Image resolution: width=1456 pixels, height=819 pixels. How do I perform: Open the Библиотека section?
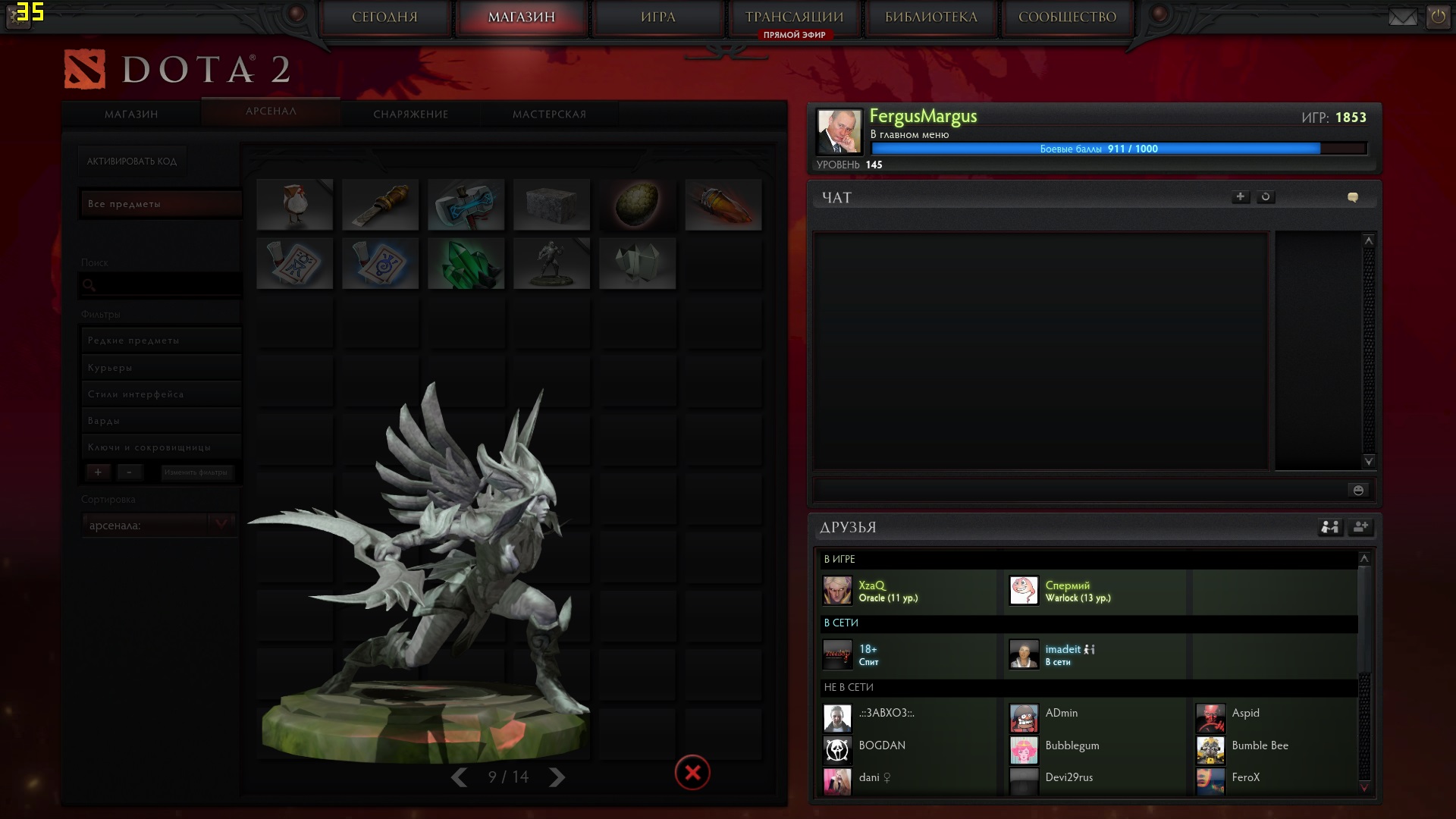(x=930, y=17)
